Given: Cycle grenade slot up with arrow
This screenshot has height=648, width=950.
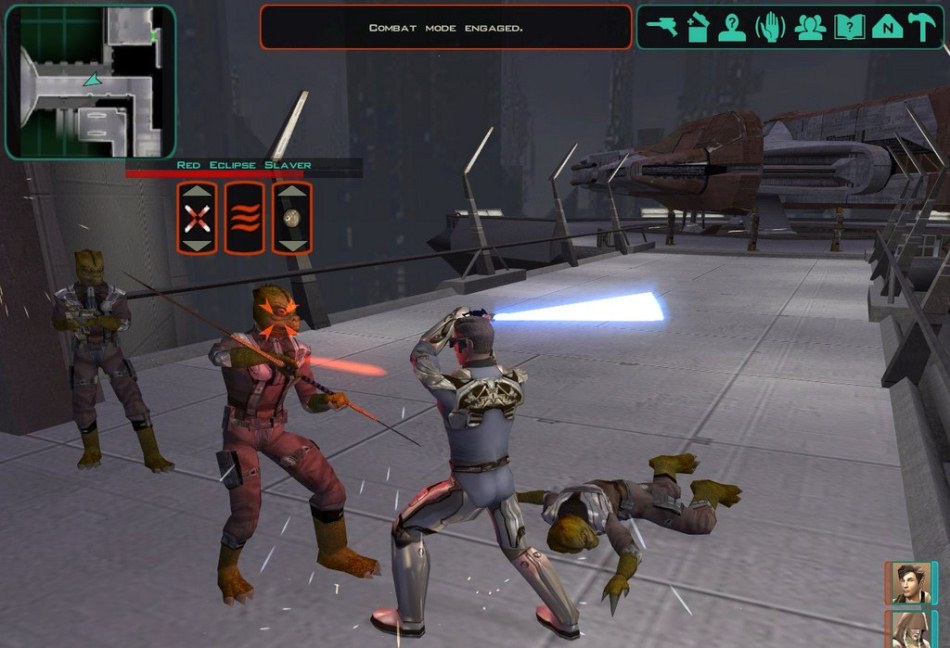Looking at the screenshot, I should [x=292, y=191].
